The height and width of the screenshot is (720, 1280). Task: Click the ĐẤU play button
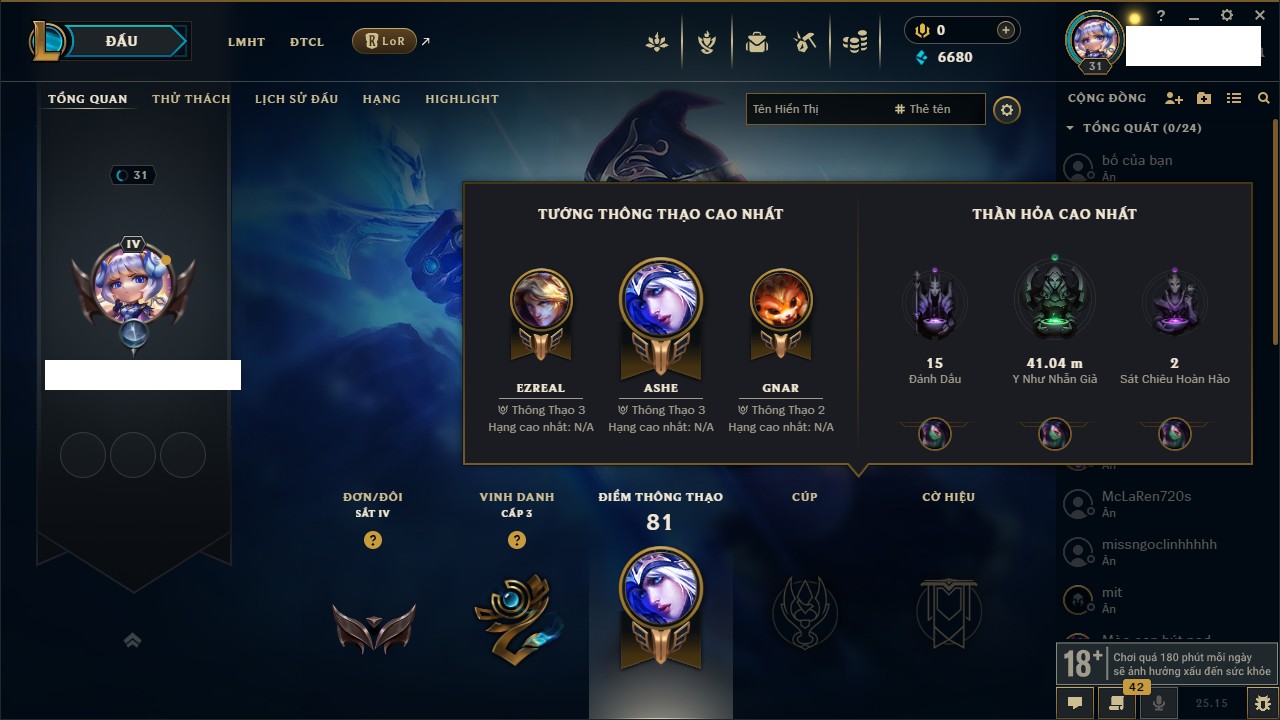[121, 41]
